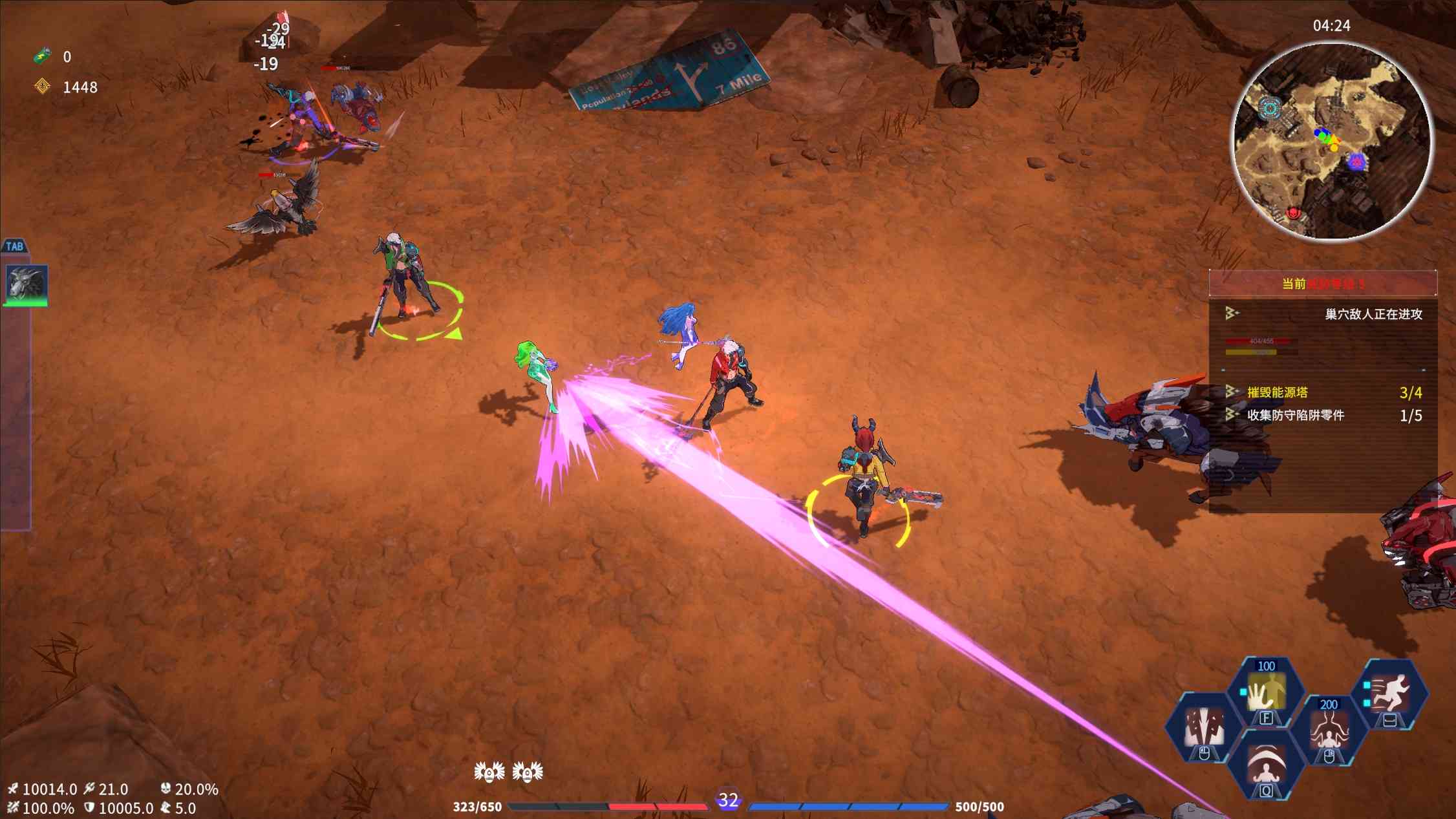This screenshot has width=1456, height=819.
Task: Click the red 当前 threat level banner
Action: click(1322, 284)
